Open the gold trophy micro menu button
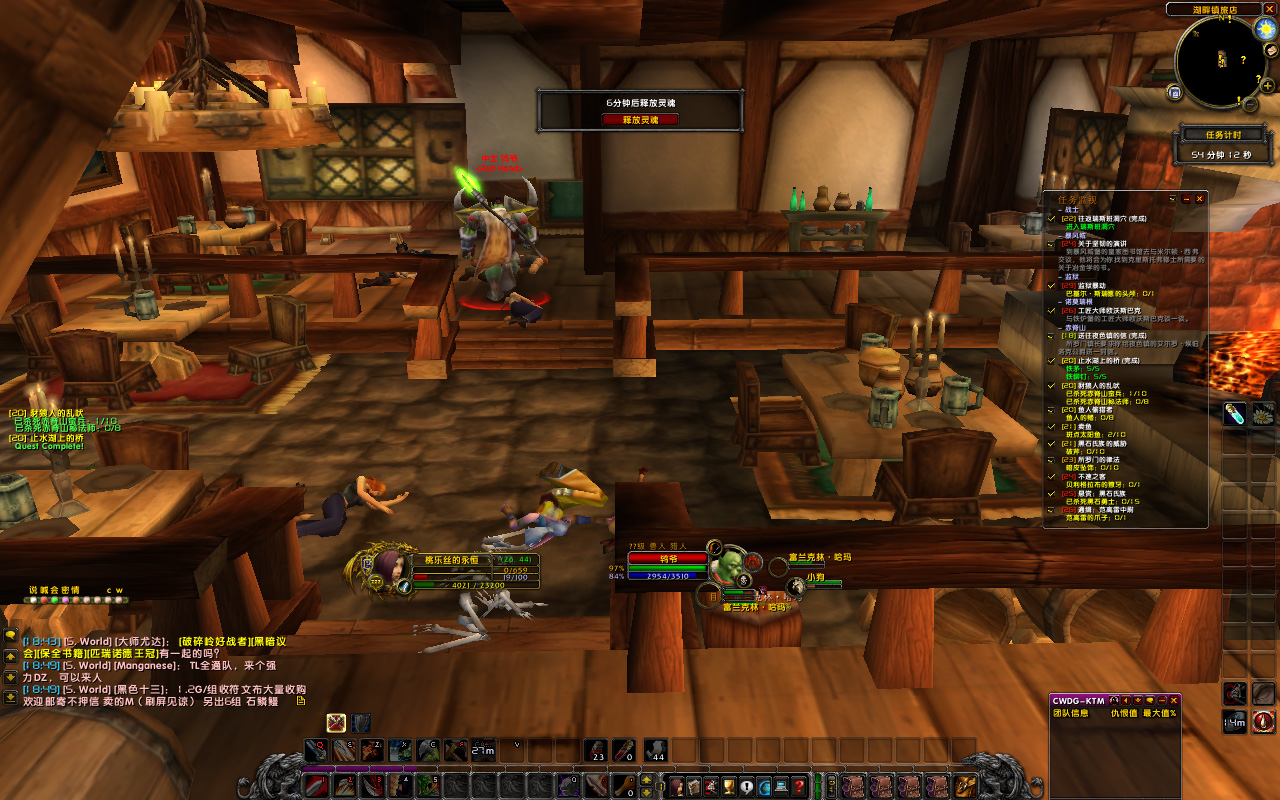The height and width of the screenshot is (800, 1280). coord(729,786)
